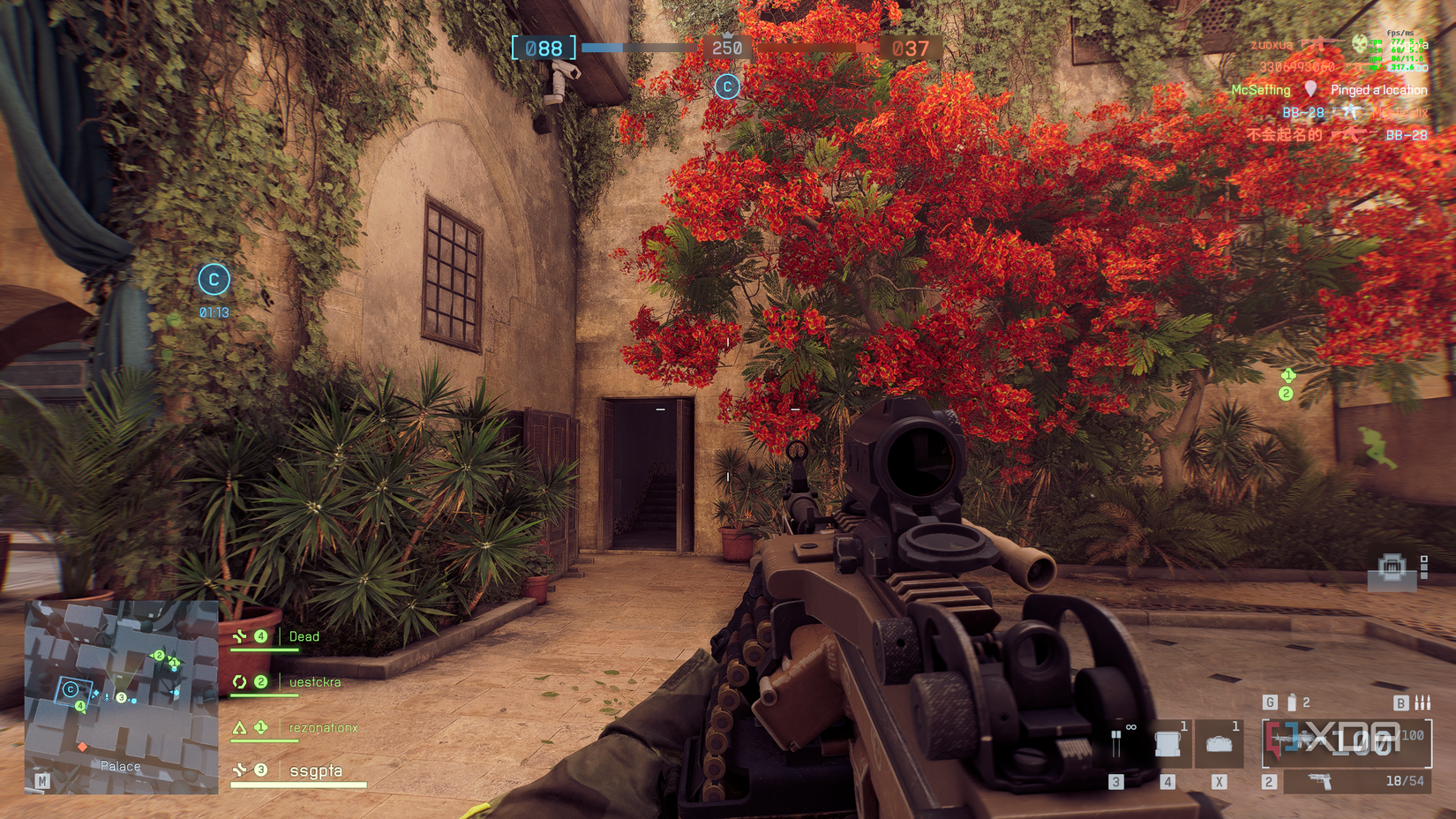
Task: Open the Palace minimap
Action: tap(121, 696)
